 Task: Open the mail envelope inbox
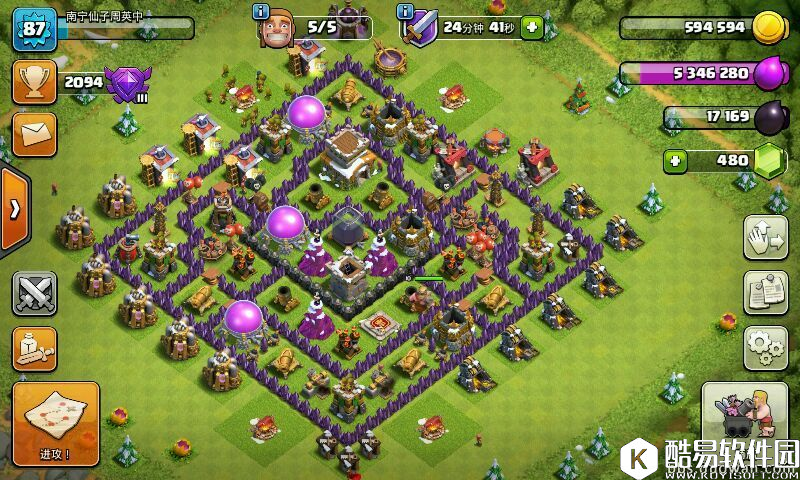click(34, 133)
